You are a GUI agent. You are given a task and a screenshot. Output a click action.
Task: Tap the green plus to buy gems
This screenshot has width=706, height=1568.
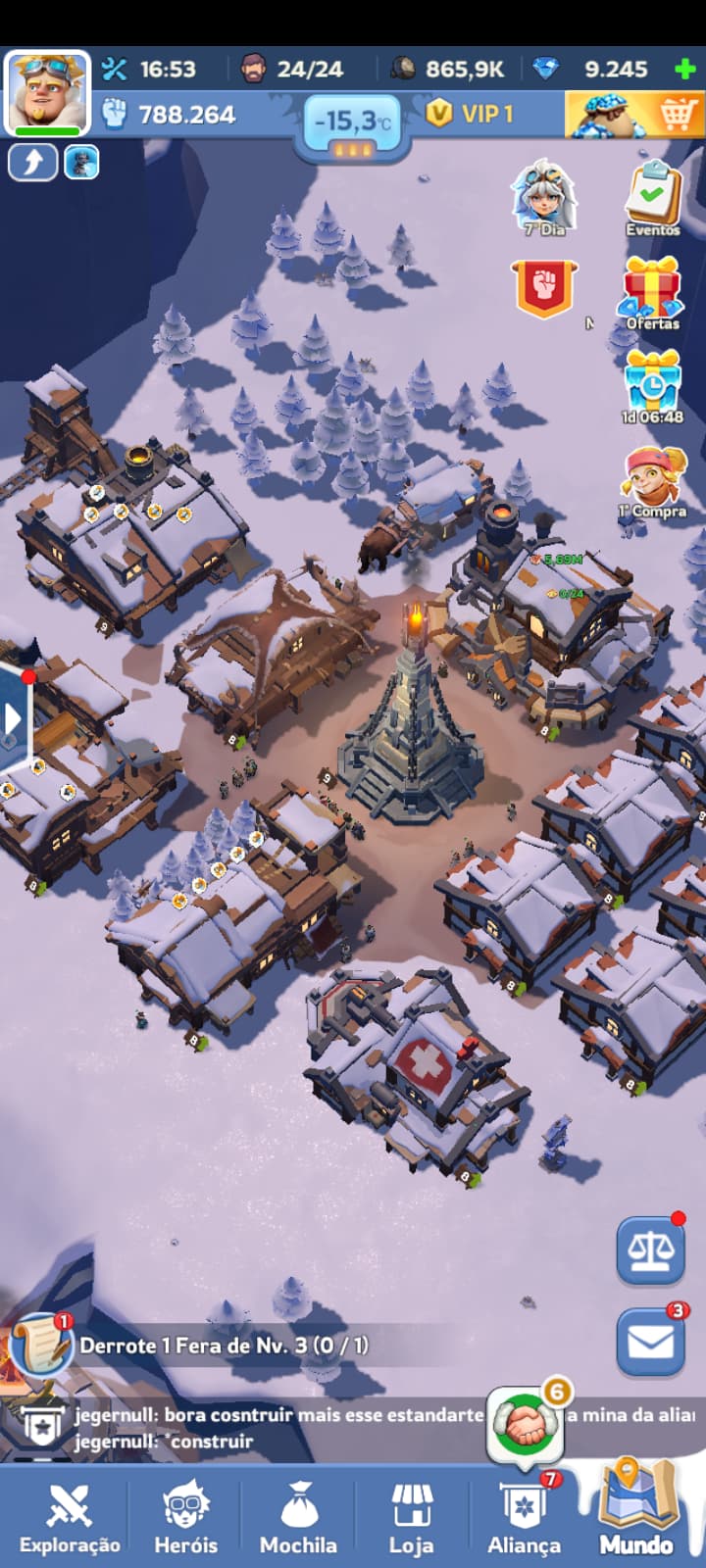[x=684, y=70]
